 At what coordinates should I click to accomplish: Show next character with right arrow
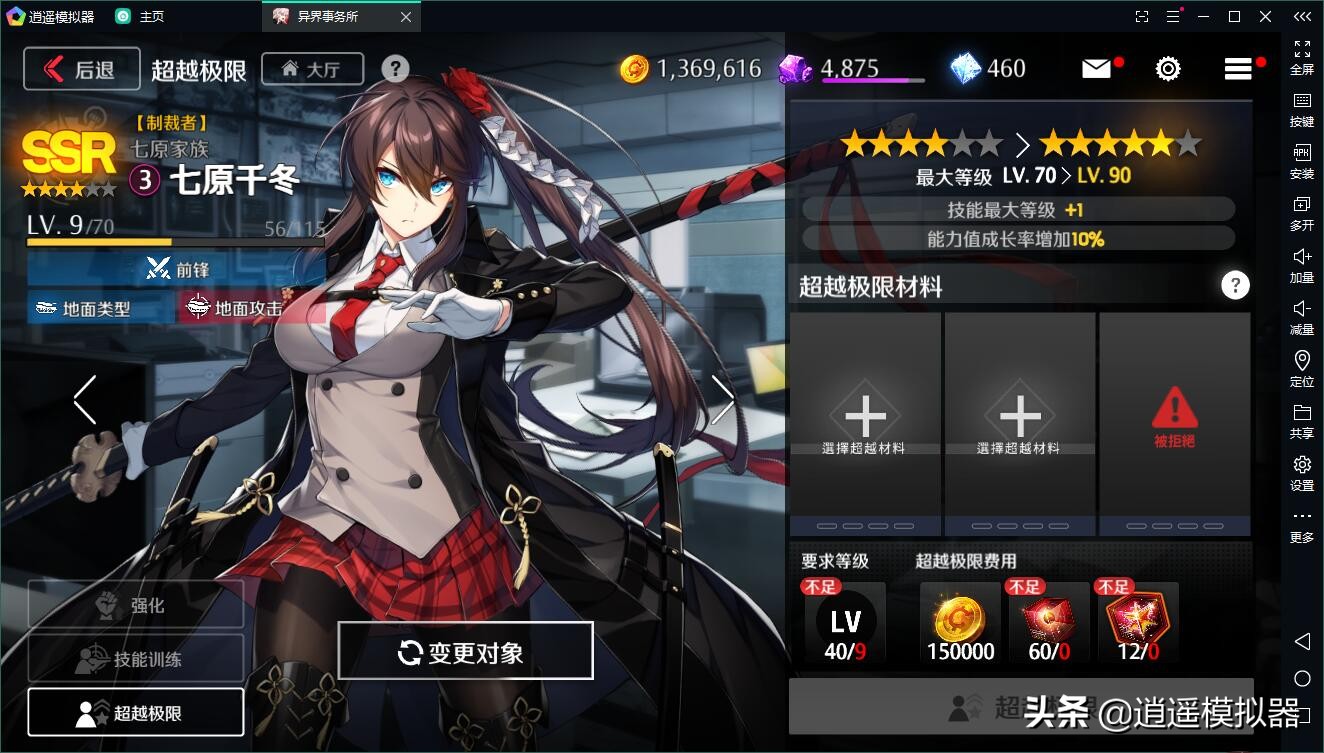[722, 400]
